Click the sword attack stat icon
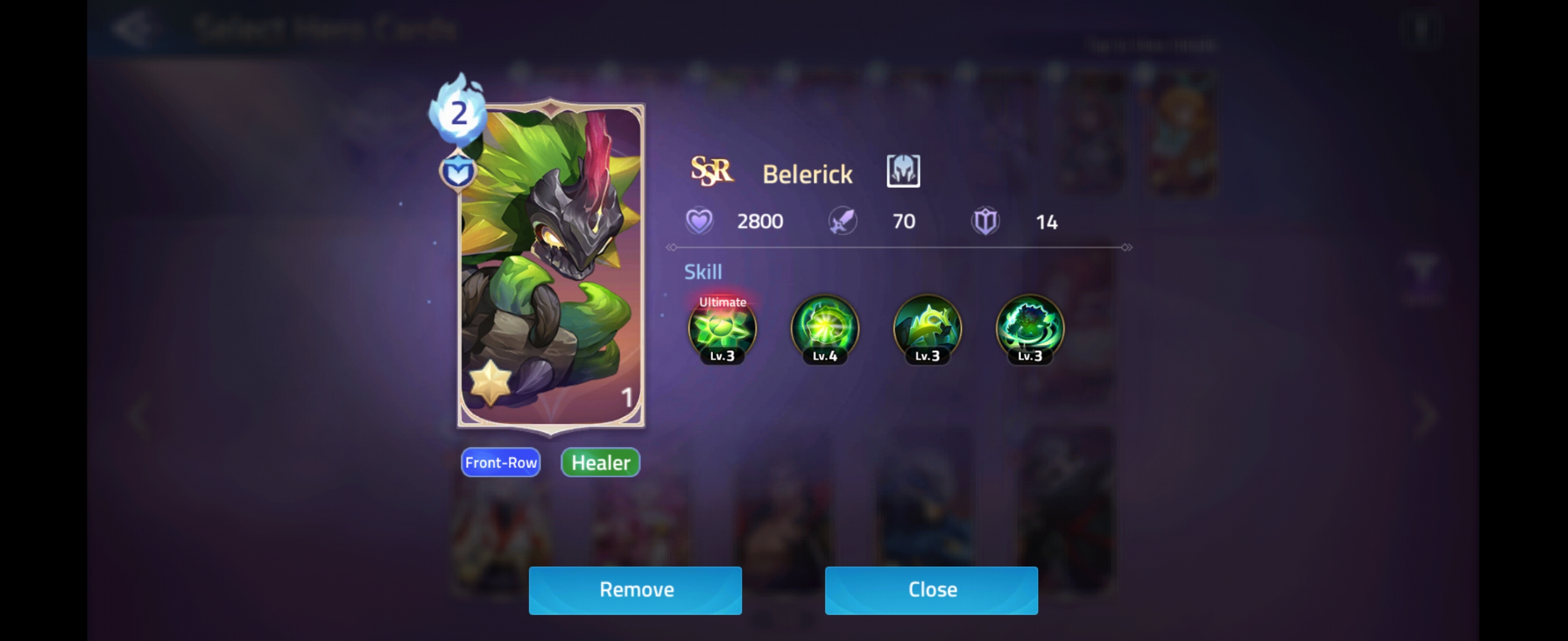Image resolution: width=1568 pixels, height=641 pixels. [x=842, y=221]
